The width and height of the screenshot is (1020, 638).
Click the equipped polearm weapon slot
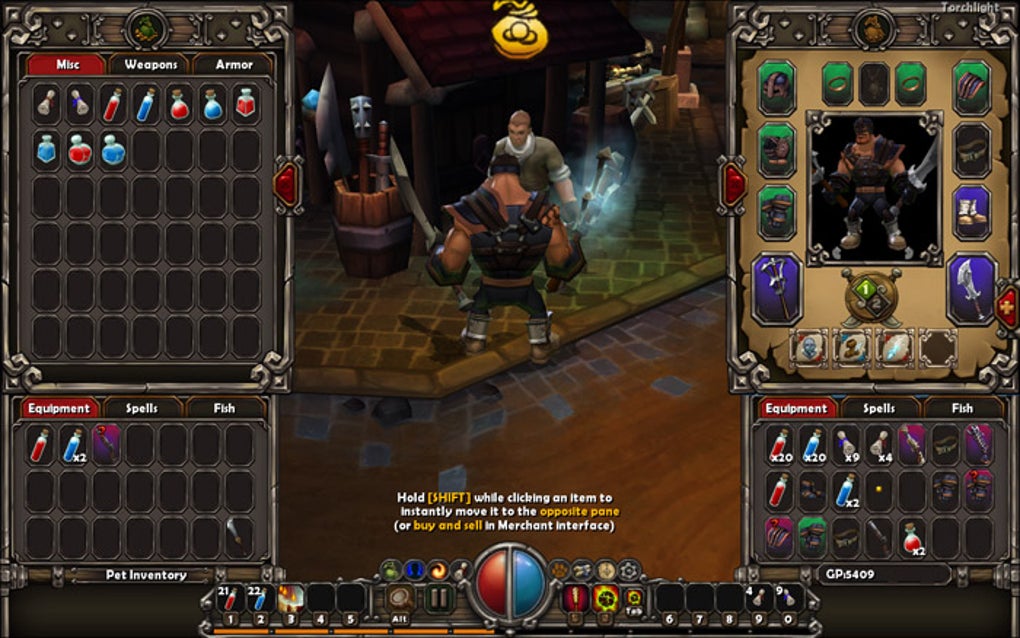coord(776,288)
